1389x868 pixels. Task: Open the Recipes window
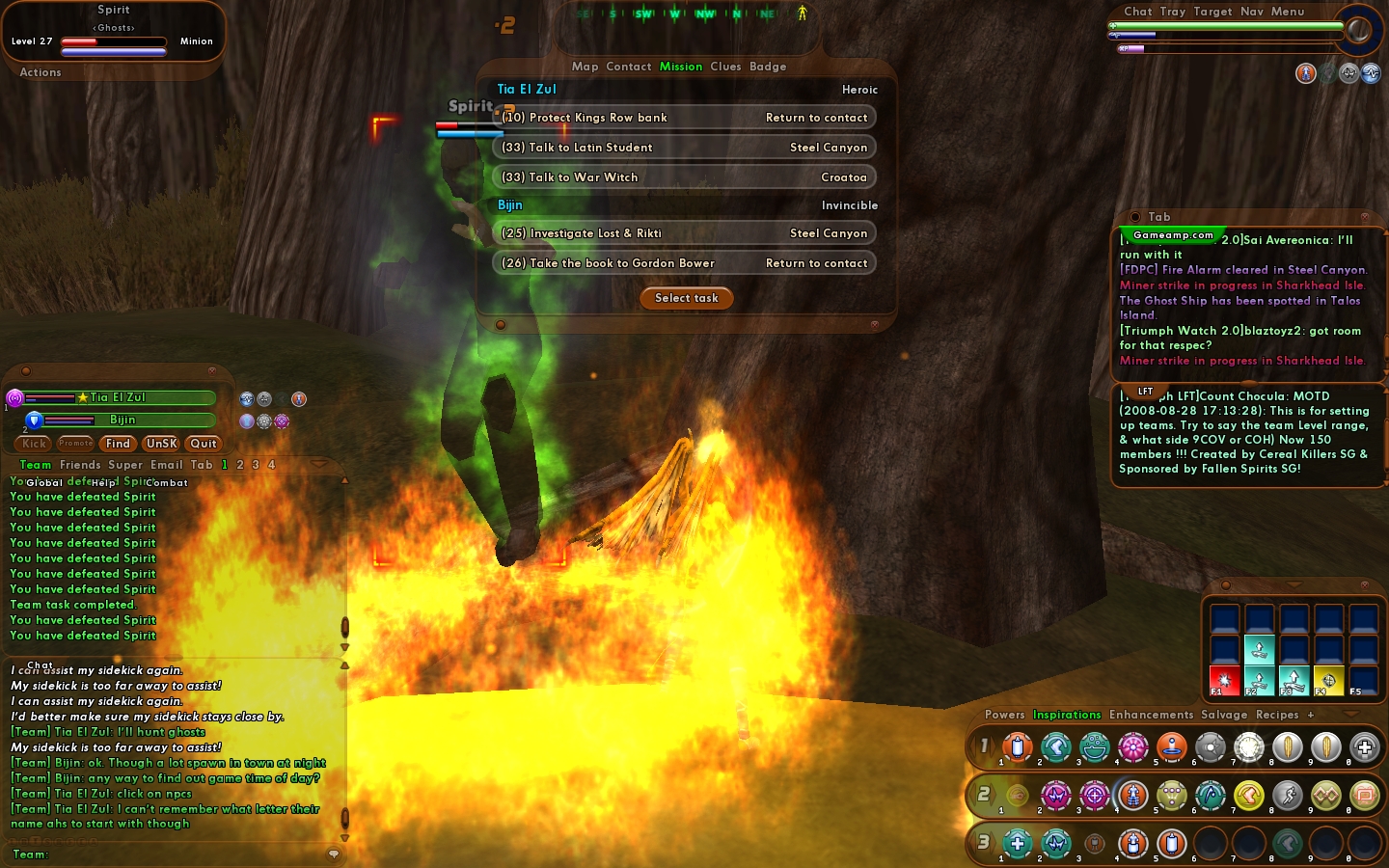[x=1277, y=715]
